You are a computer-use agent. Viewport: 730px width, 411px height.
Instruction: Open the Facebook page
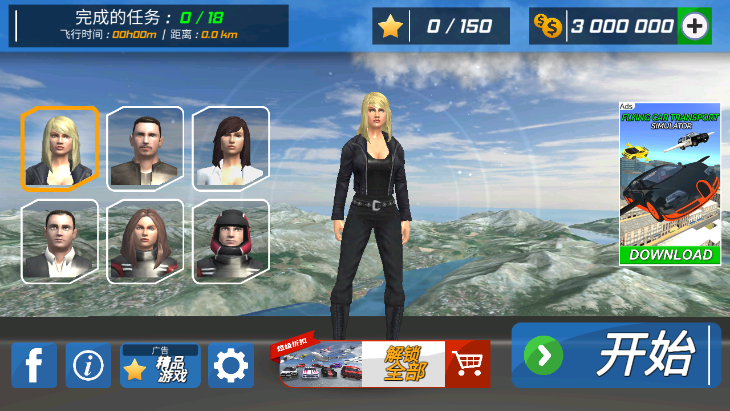(34, 366)
